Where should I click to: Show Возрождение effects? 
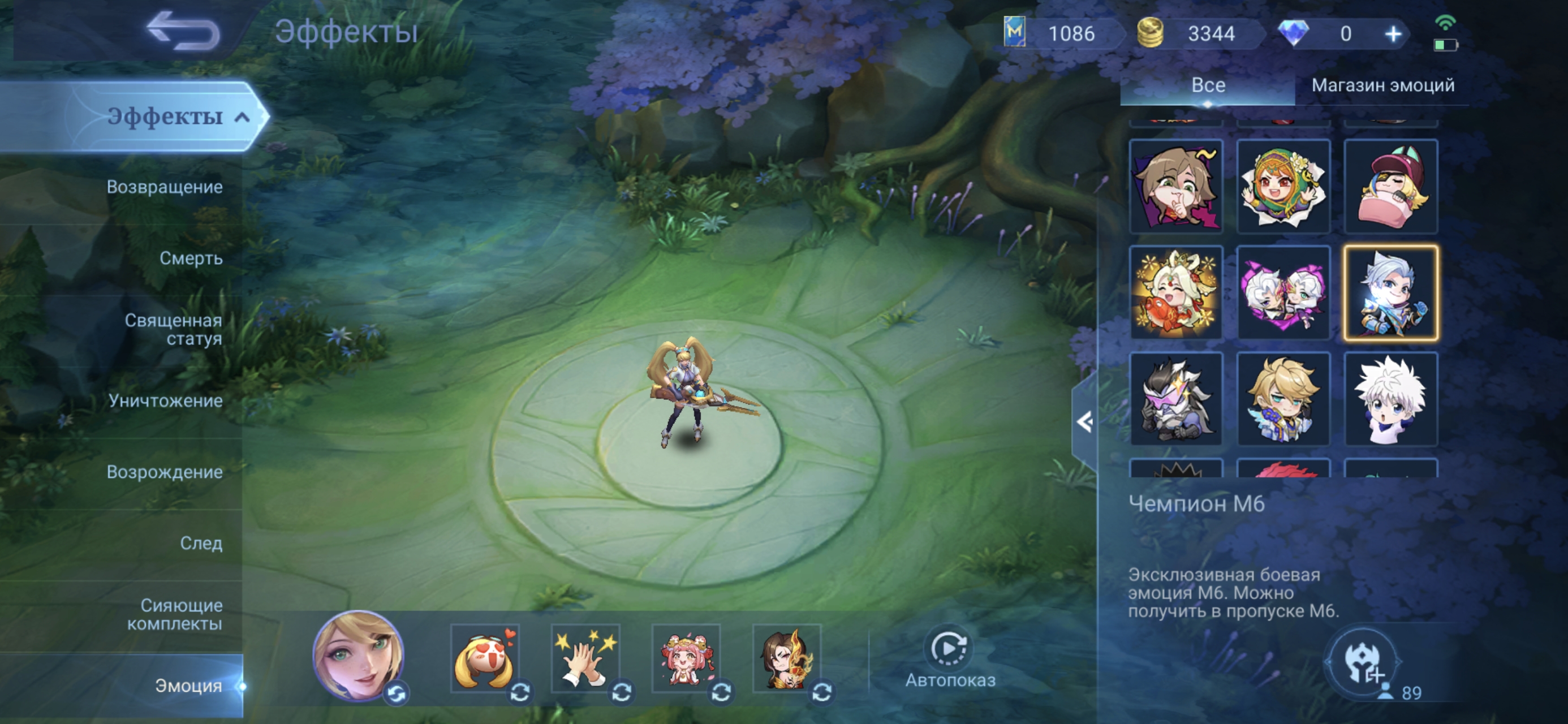[163, 472]
